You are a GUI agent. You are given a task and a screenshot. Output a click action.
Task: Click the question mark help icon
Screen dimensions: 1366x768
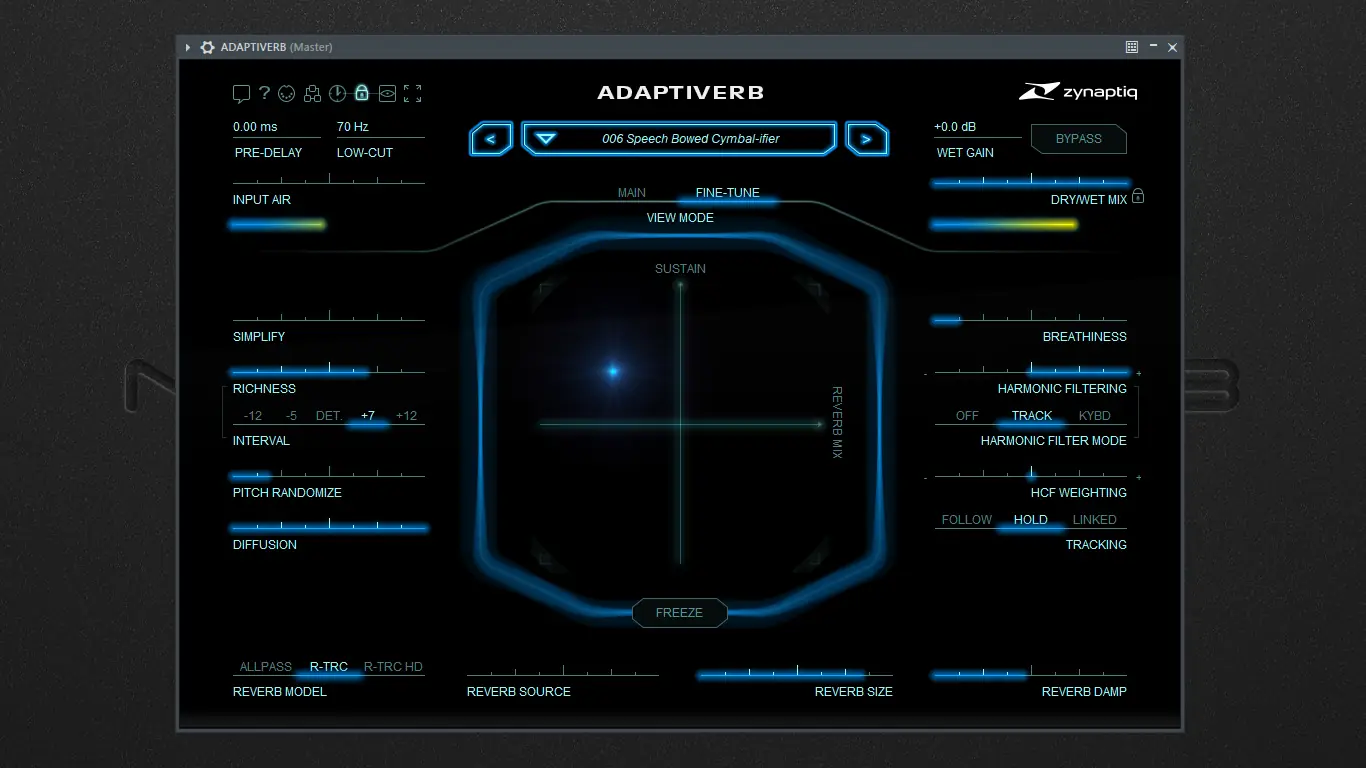(x=263, y=93)
